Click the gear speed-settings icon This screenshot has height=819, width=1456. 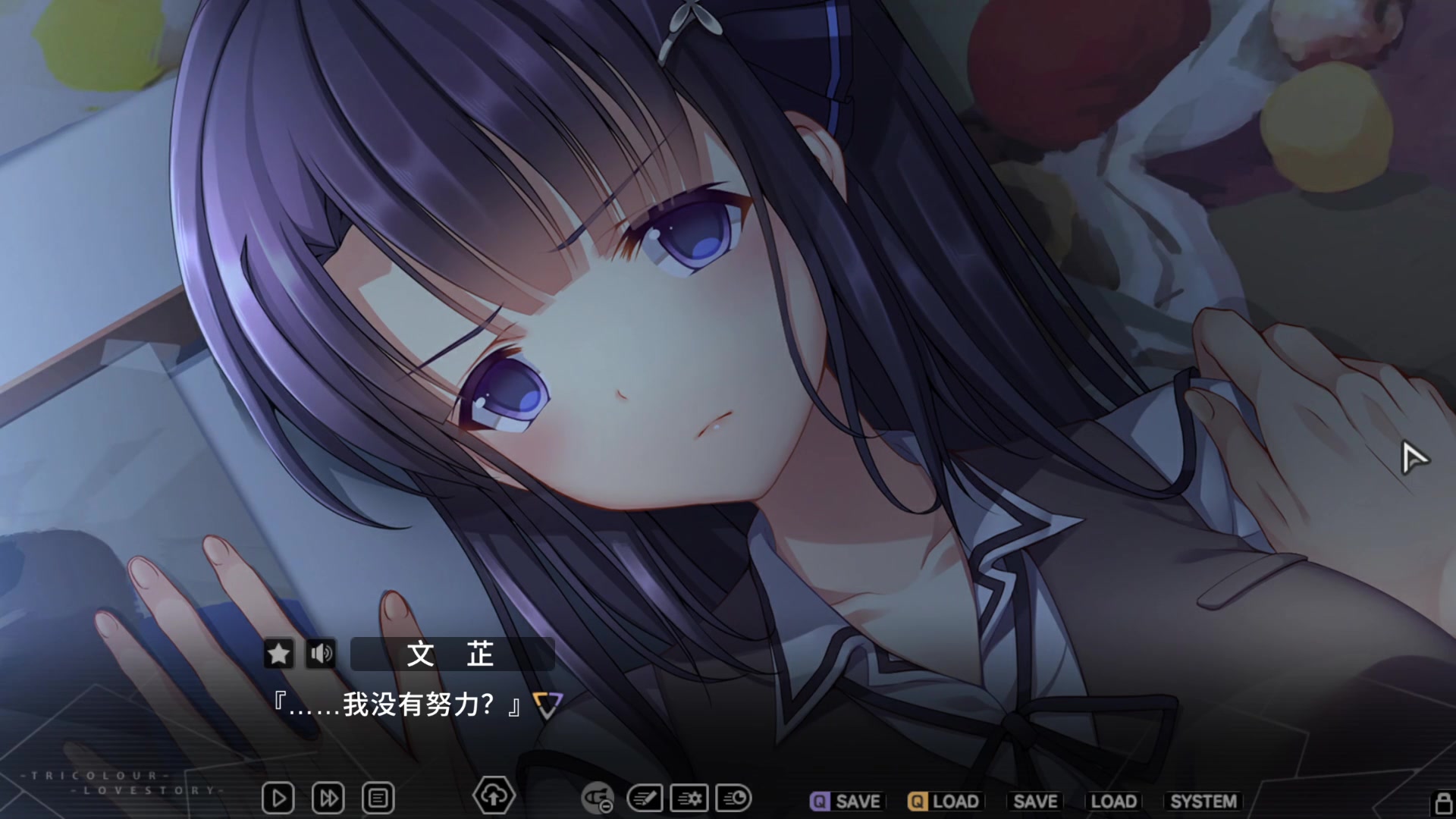689,798
